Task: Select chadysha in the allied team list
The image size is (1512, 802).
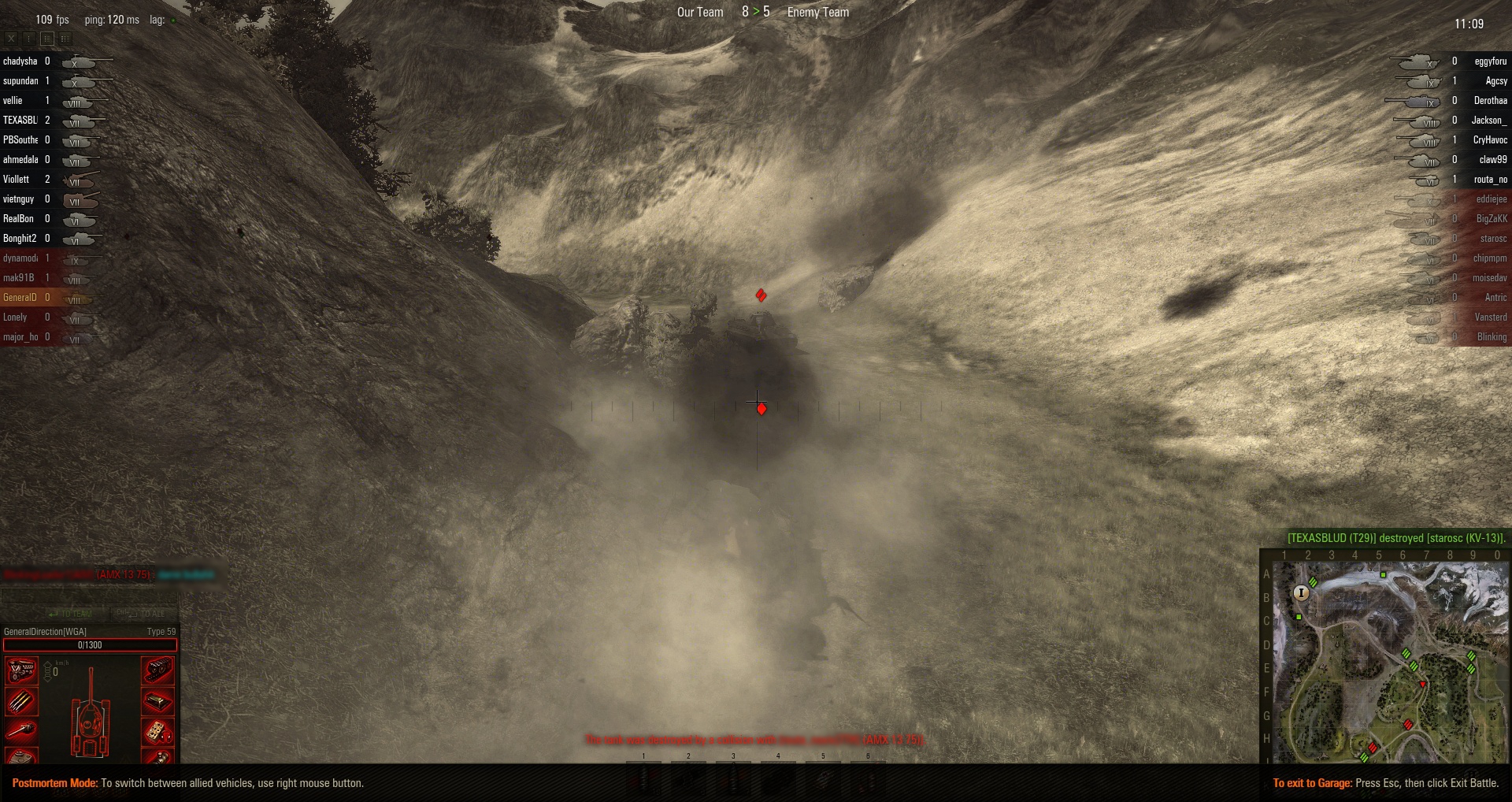Action: (x=20, y=61)
